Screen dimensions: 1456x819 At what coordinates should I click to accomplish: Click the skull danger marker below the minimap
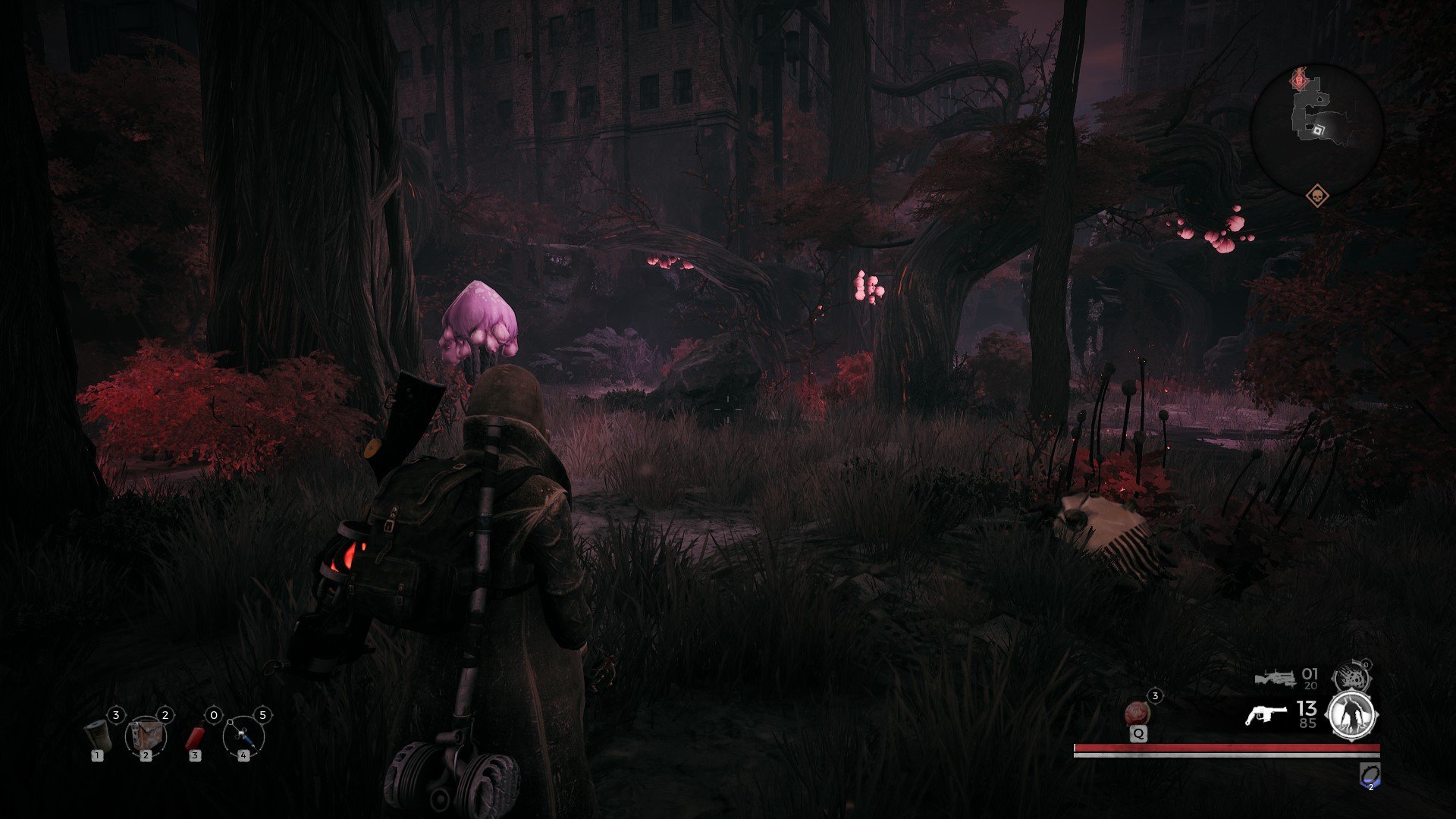[x=1317, y=196]
